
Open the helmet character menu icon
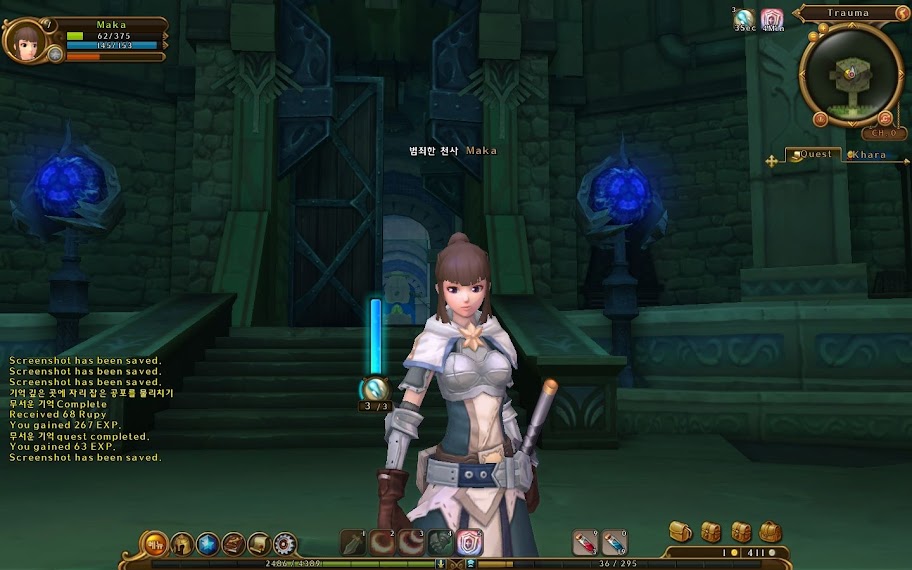pyautogui.click(x=182, y=544)
